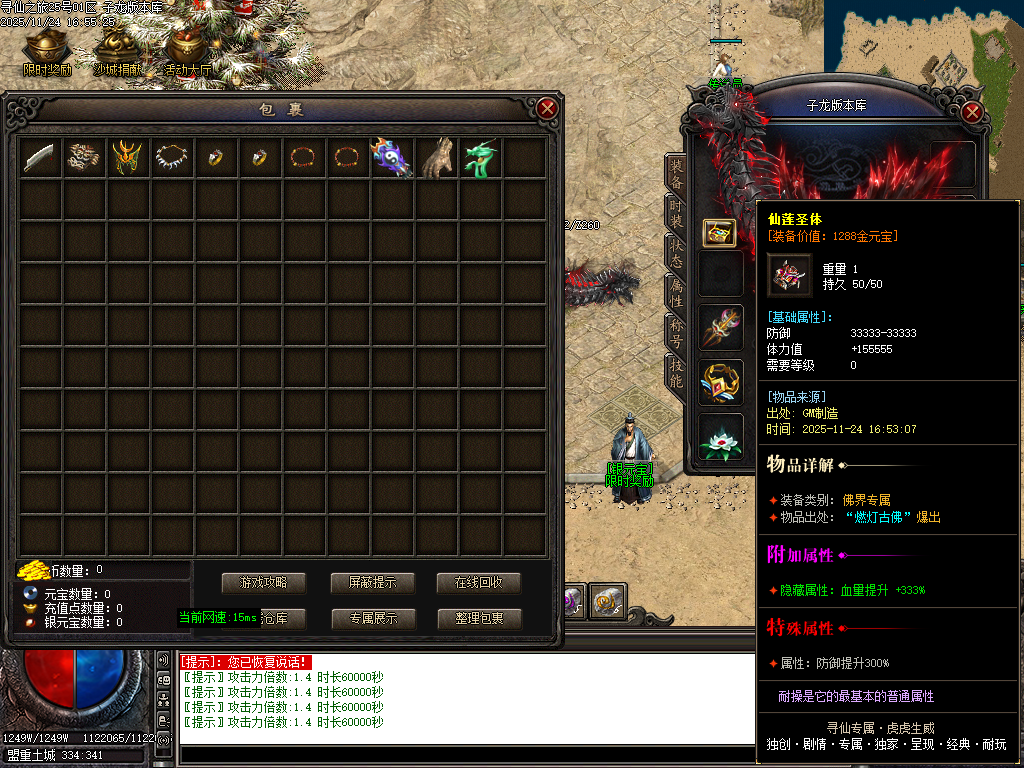This screenshot has height=768, width=1024.
Task: Open the 专属展示 exclusive showcase
Action: 373,619
